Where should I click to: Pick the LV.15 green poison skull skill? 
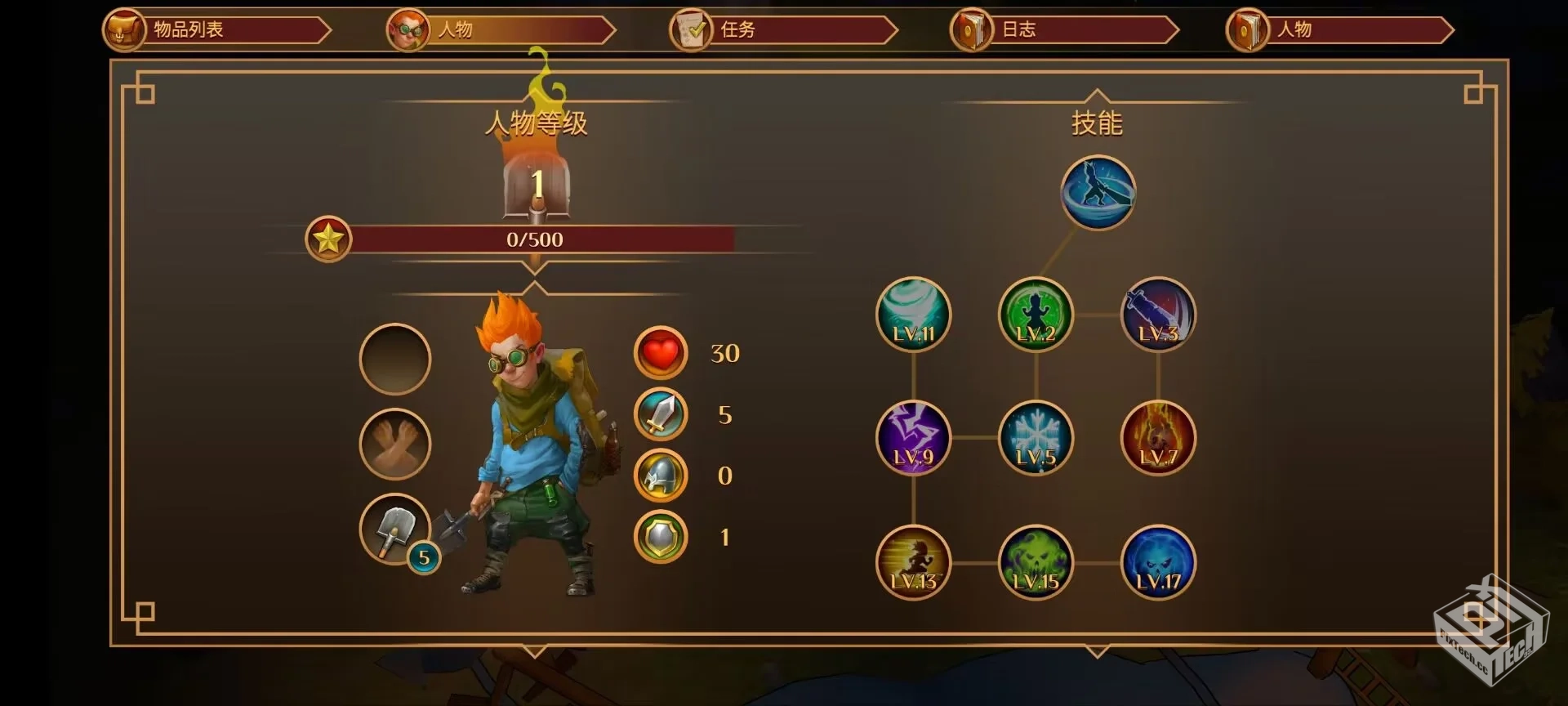(1036, 562)
